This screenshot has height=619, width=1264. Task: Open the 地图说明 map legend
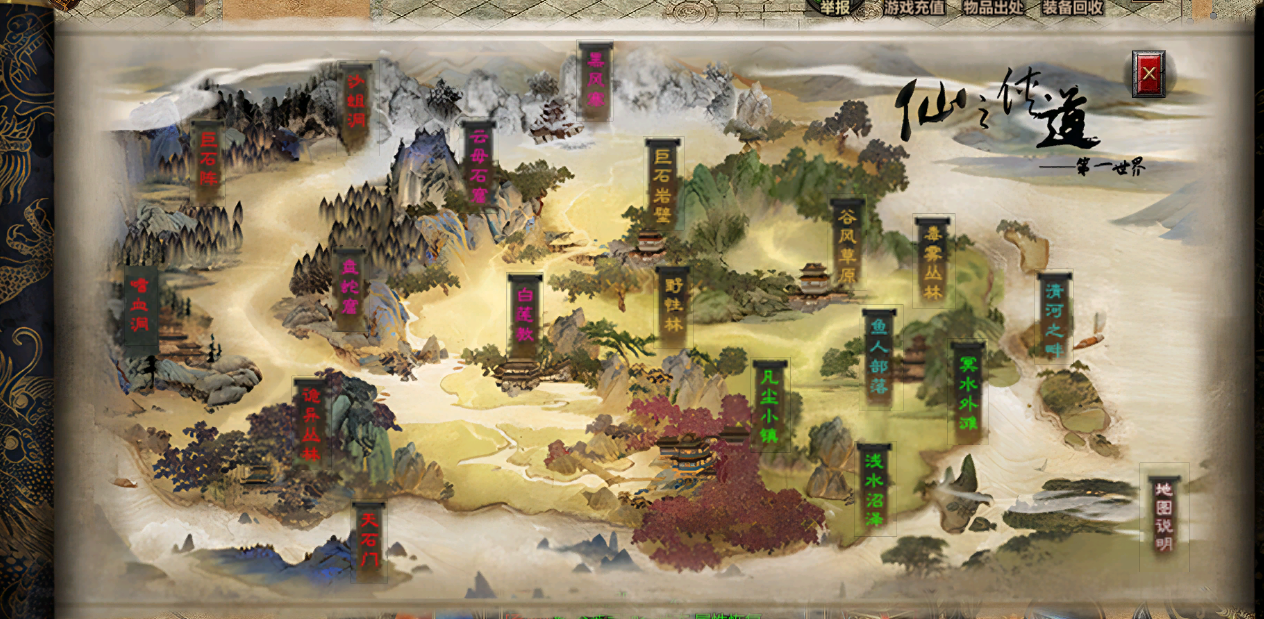click(x=1163, y=516)
